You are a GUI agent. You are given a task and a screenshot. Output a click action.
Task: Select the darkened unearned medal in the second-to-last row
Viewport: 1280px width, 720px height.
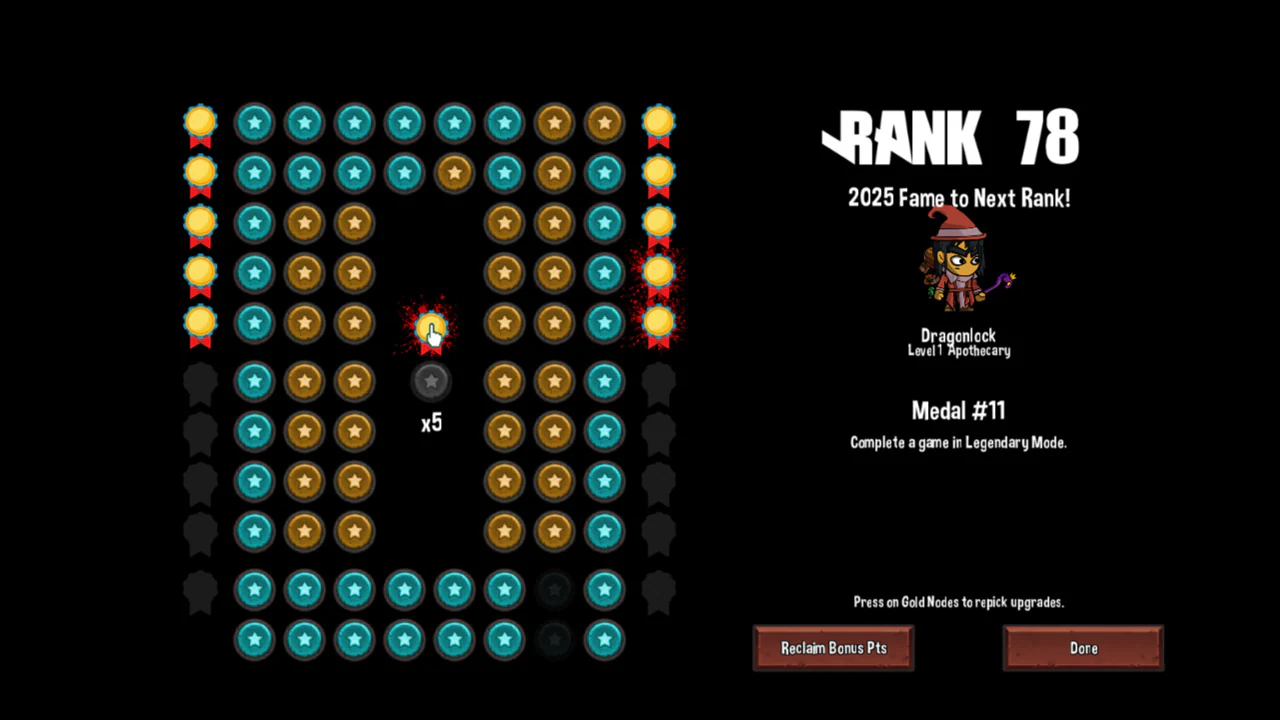click(x=554, y=590)
